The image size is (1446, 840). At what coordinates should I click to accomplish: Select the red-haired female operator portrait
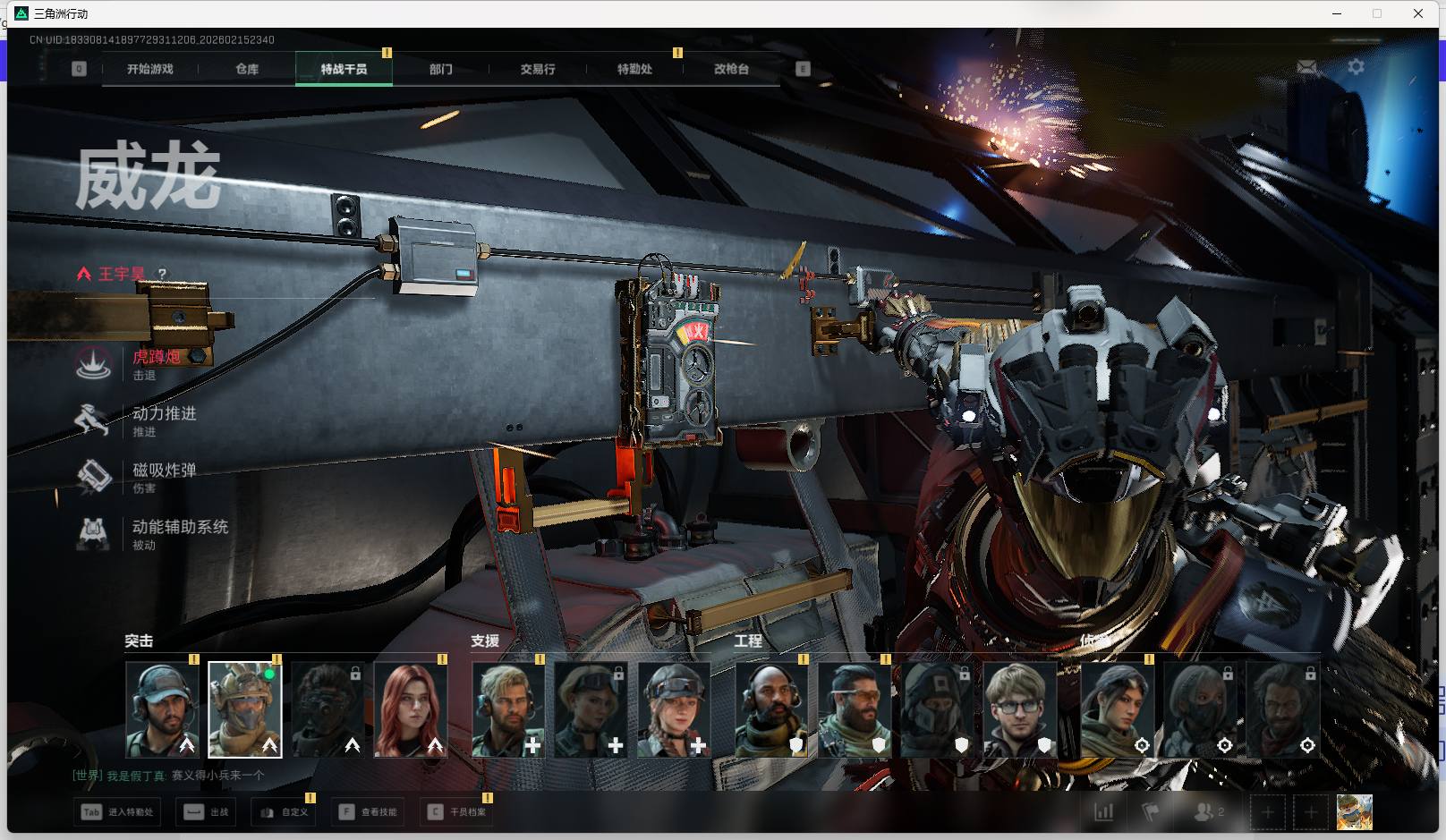point(410,709)
